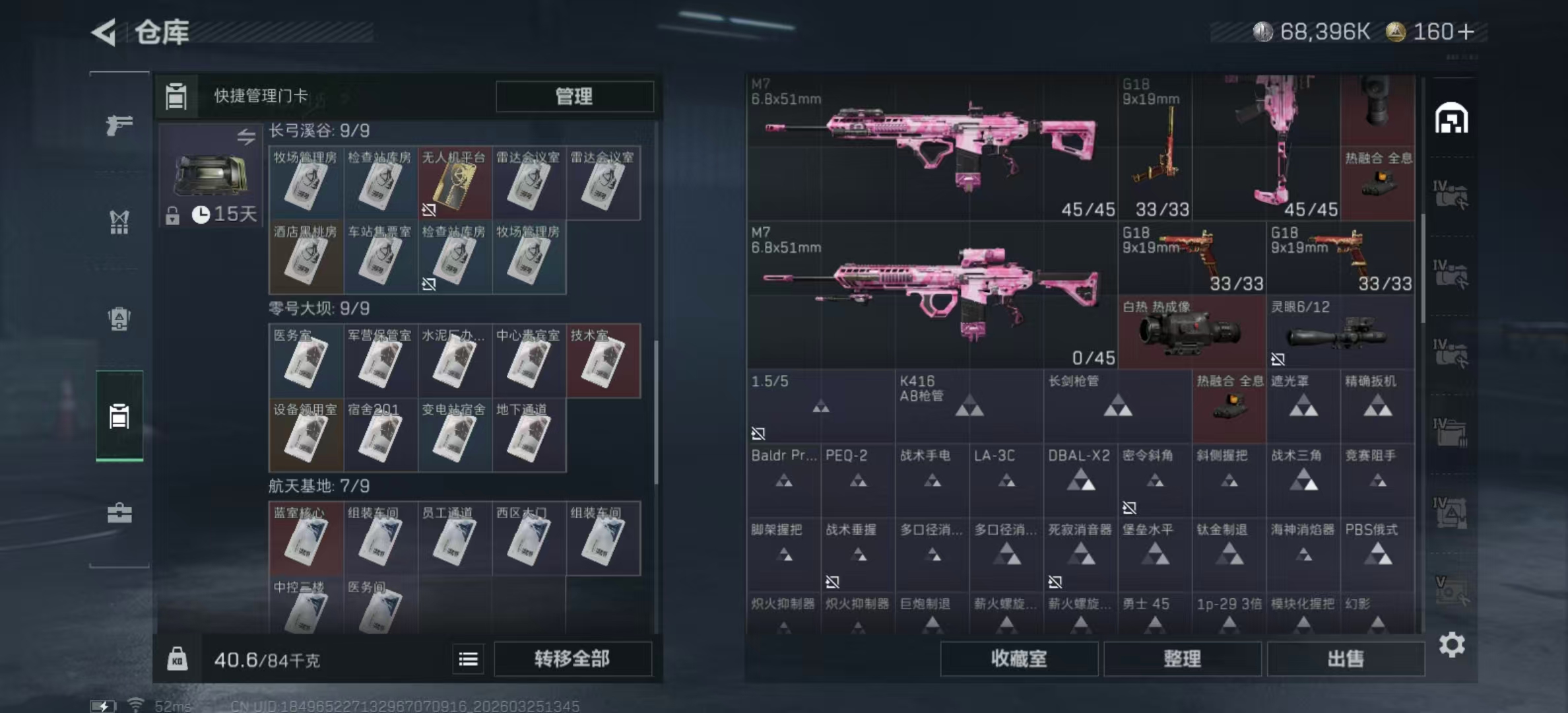This screenshot has height=713, width=1568.
Task: Sort the stash with 整理
Action: 1182,659
